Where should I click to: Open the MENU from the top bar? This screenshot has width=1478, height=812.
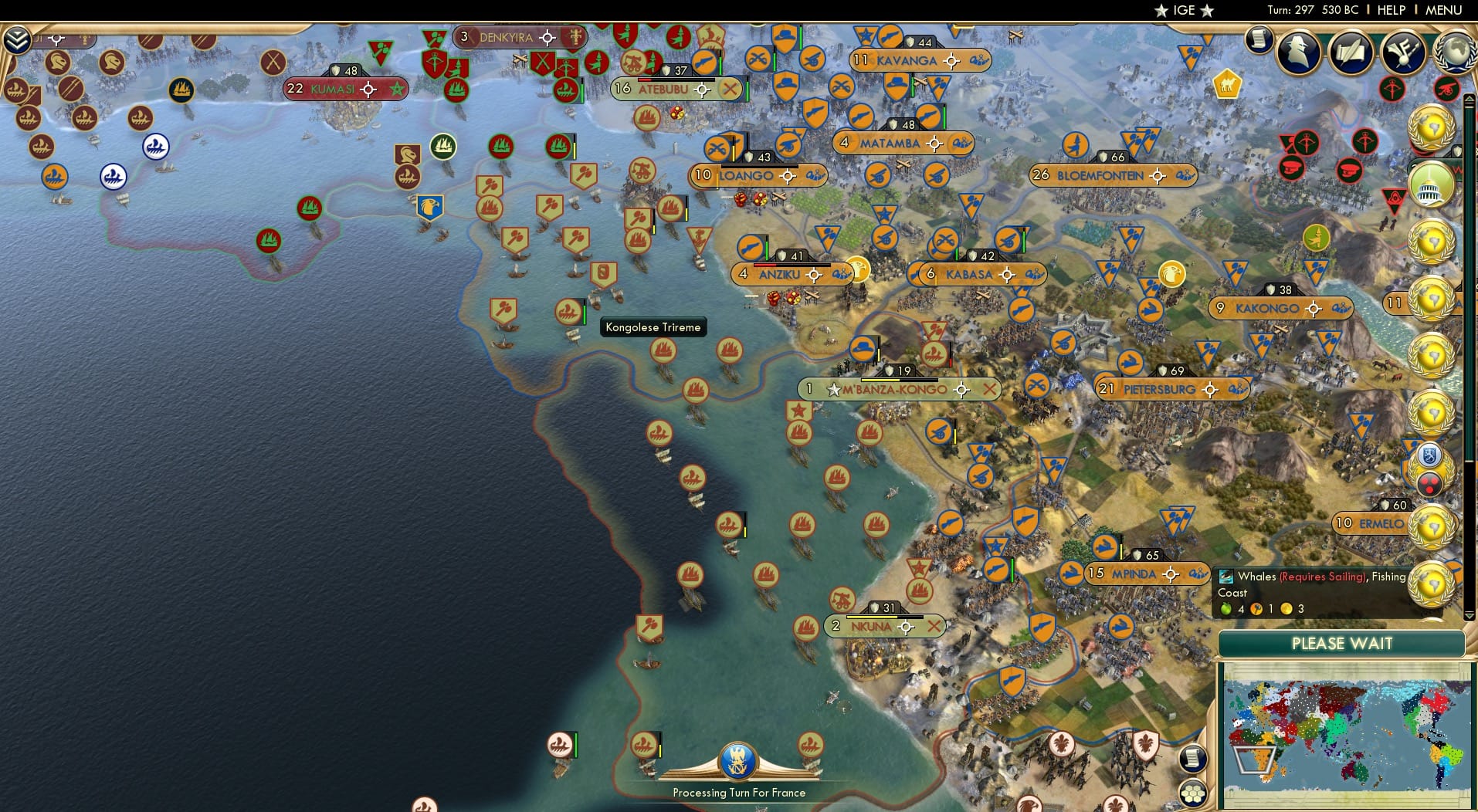(x=1446, y=10)
